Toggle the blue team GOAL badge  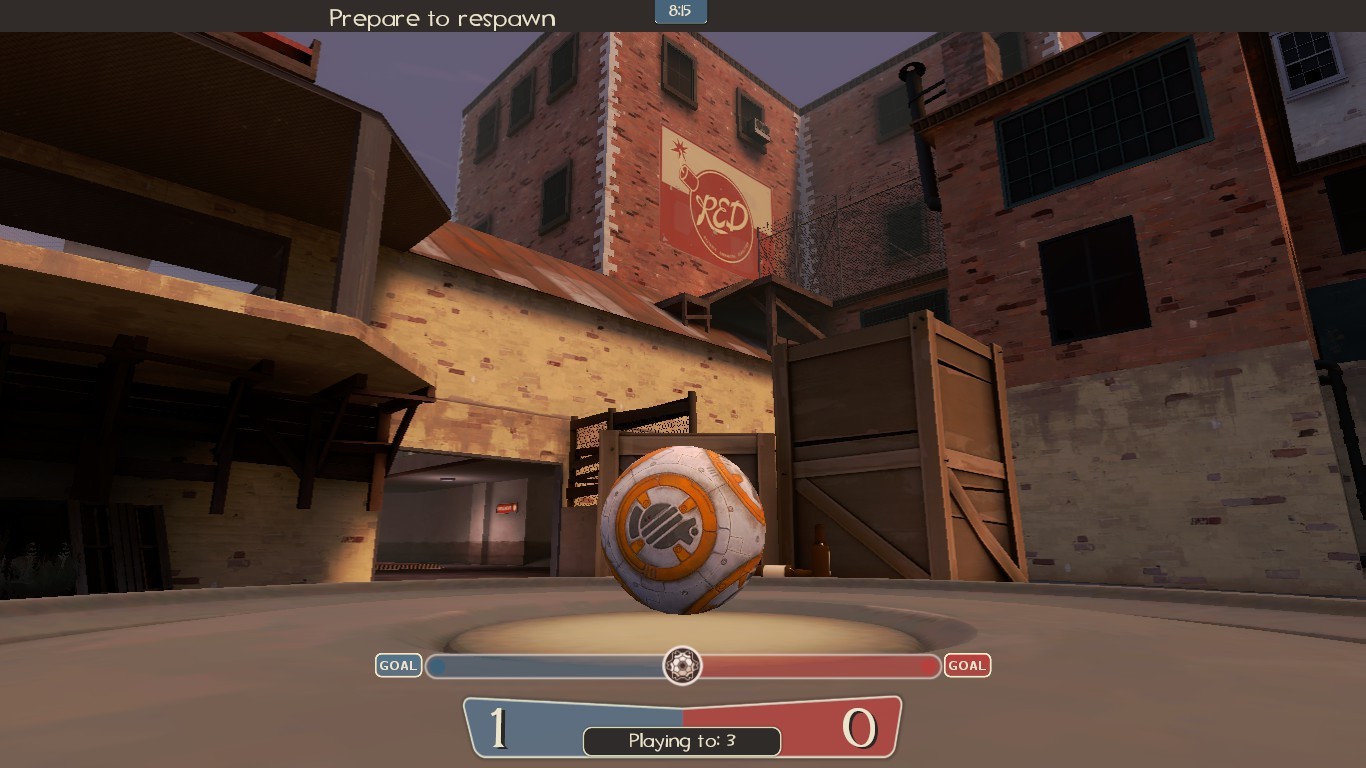tap(398, 664)
